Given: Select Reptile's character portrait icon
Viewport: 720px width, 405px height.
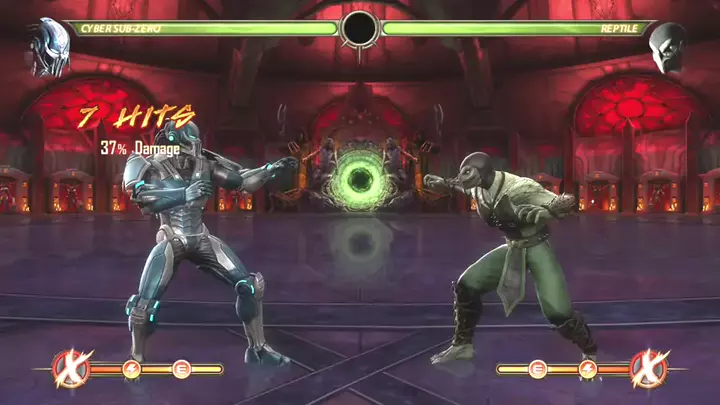Looking at the screenshot, I should click(667, 47).
